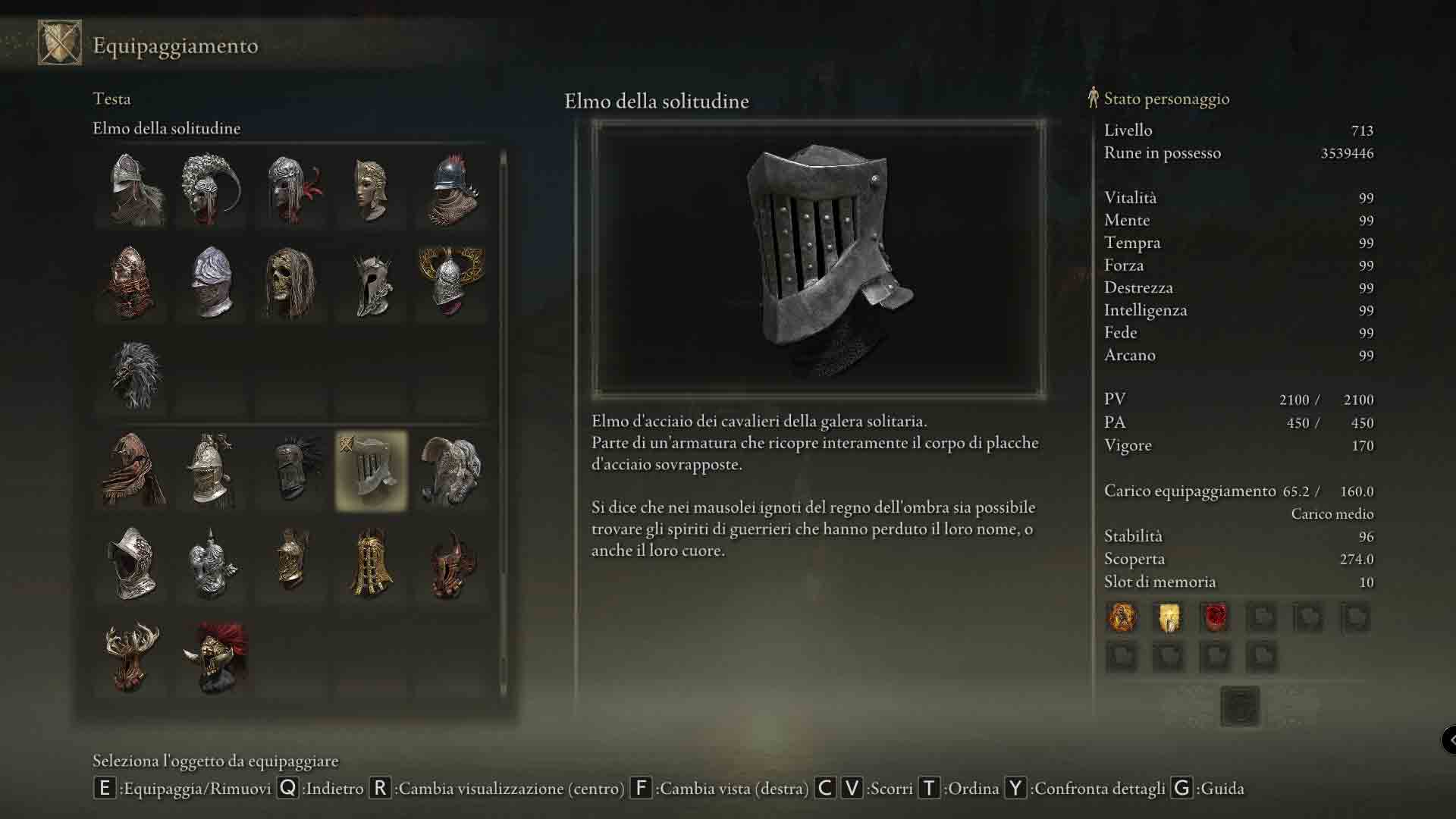The width and height of the screenshot is (1456, 819).
Task: Select the golden braided hanging headdress
Action: [372, 563]
